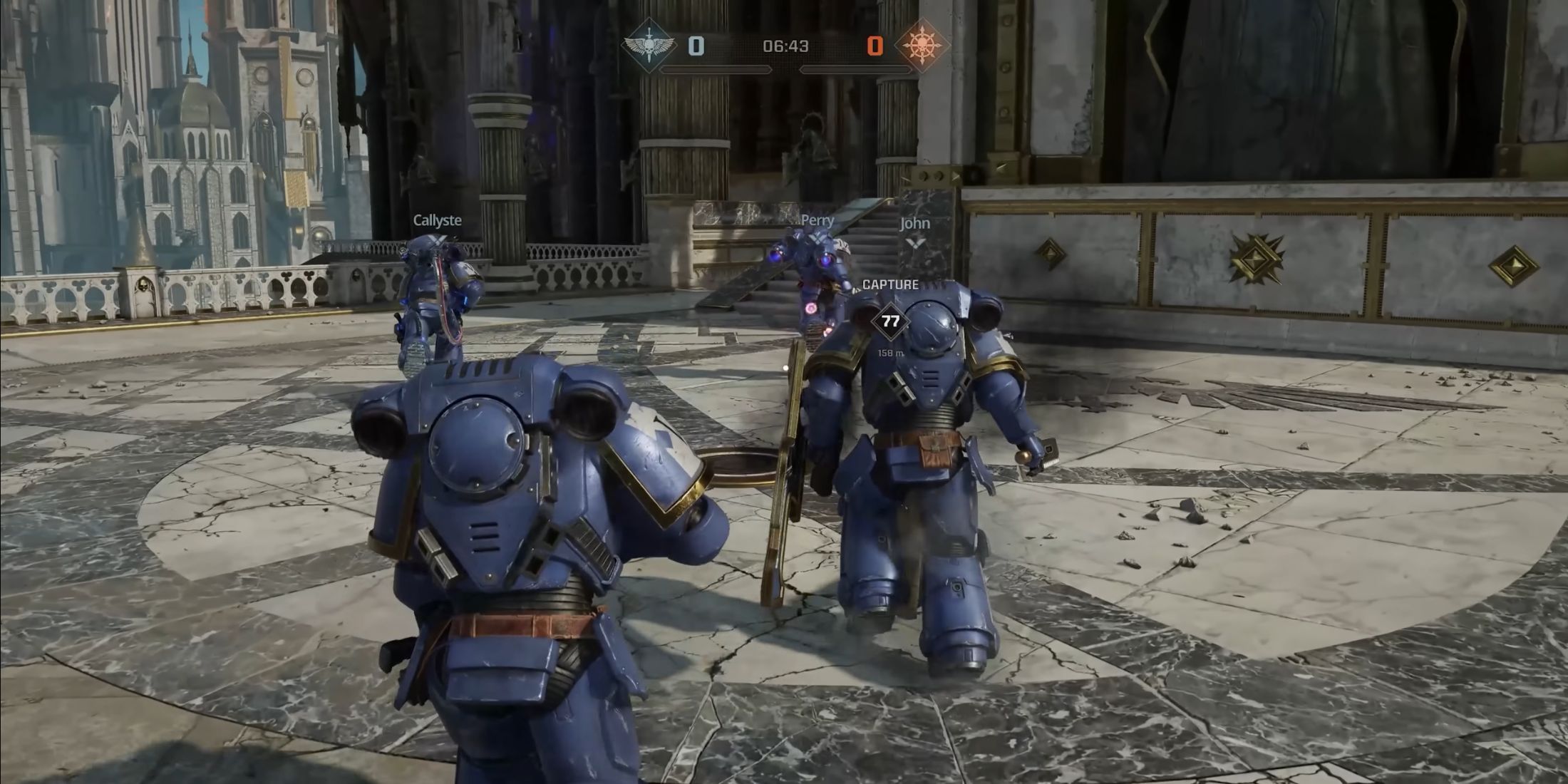Click the name label John
Image resolution: width=1568 pixels, height=784 pixels.
[x=914, y=223]
